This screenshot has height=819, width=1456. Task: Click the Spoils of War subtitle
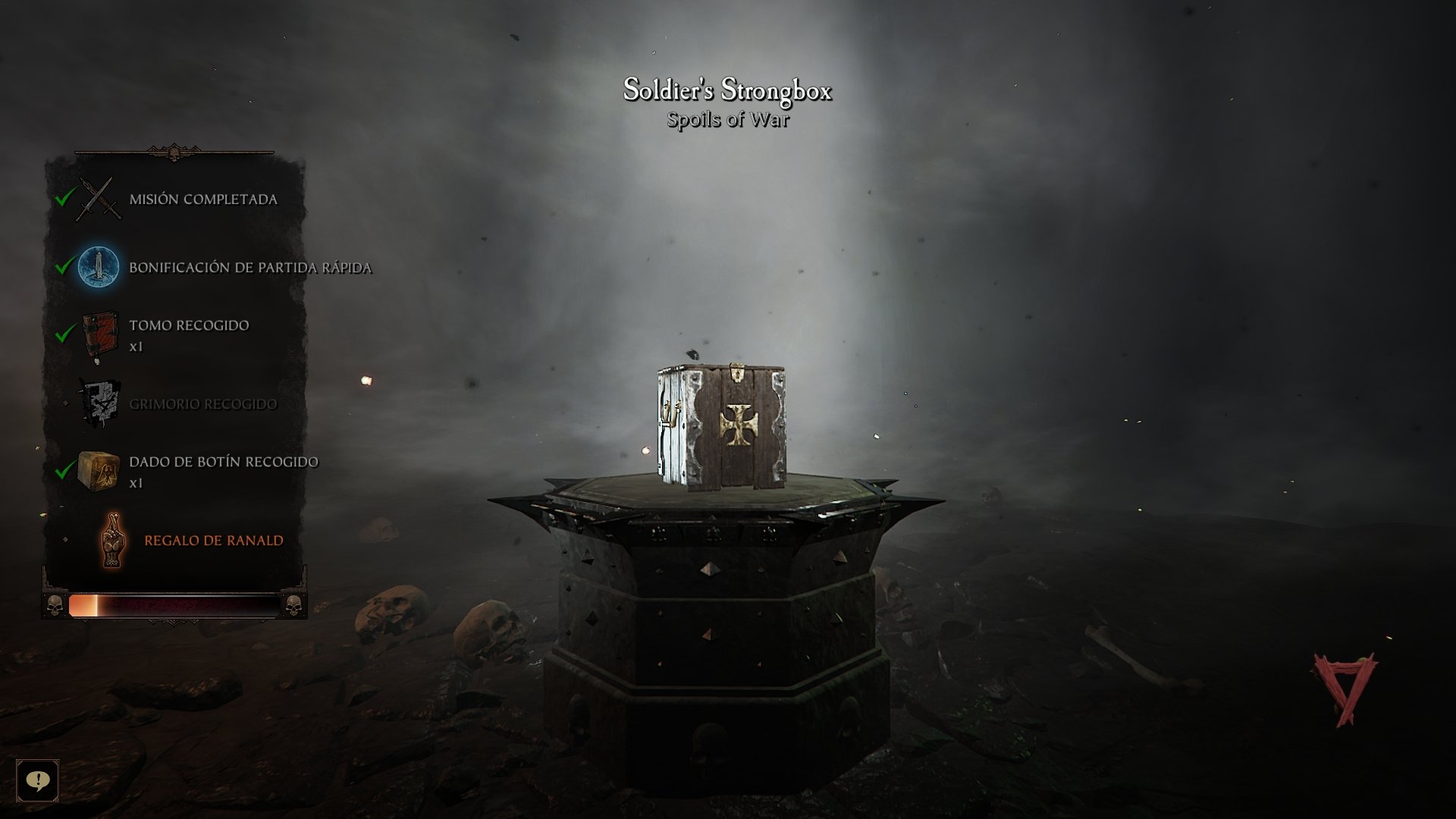729,118
